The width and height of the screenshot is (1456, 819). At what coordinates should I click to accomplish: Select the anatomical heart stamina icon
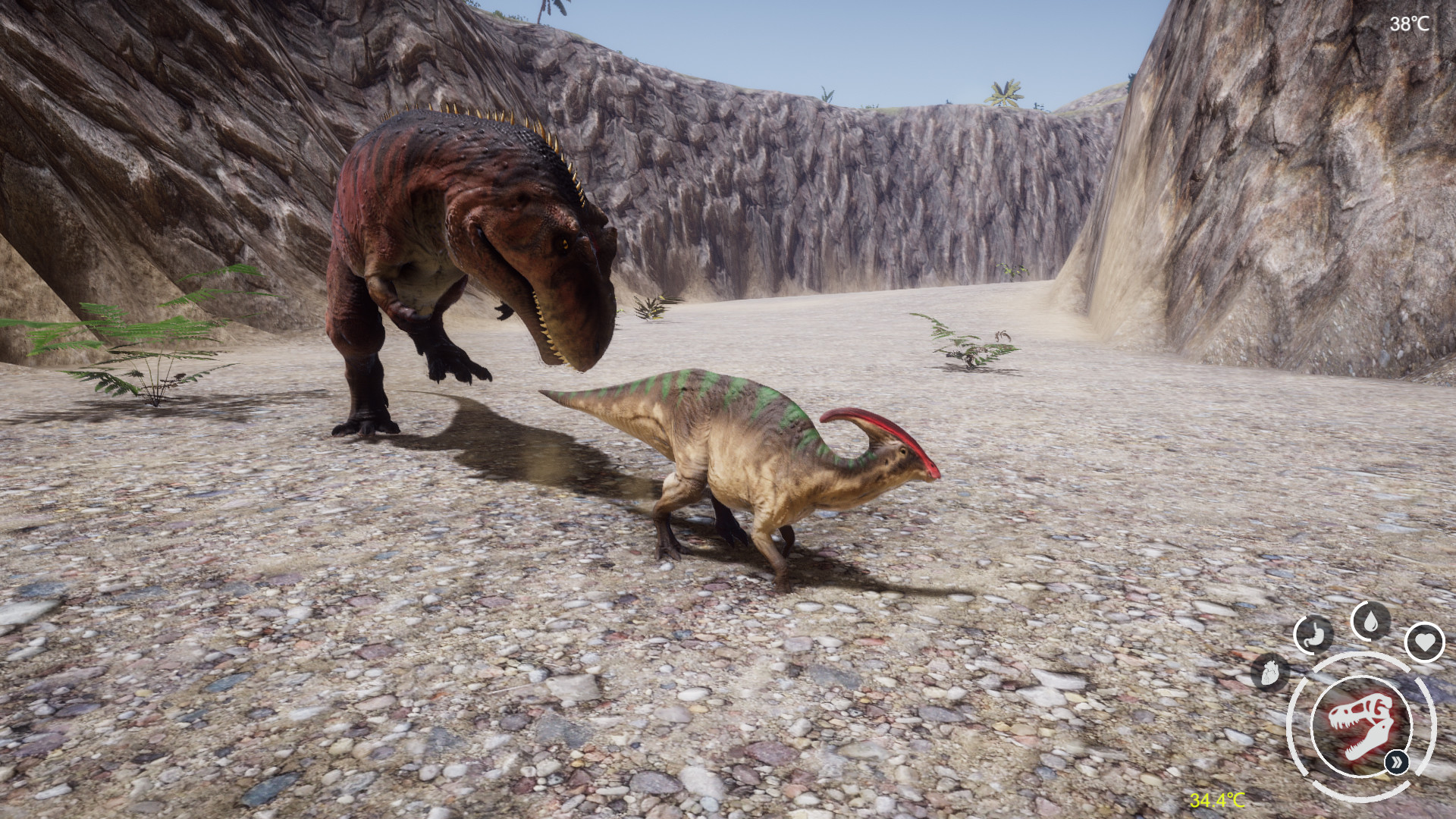[1270, 672]
